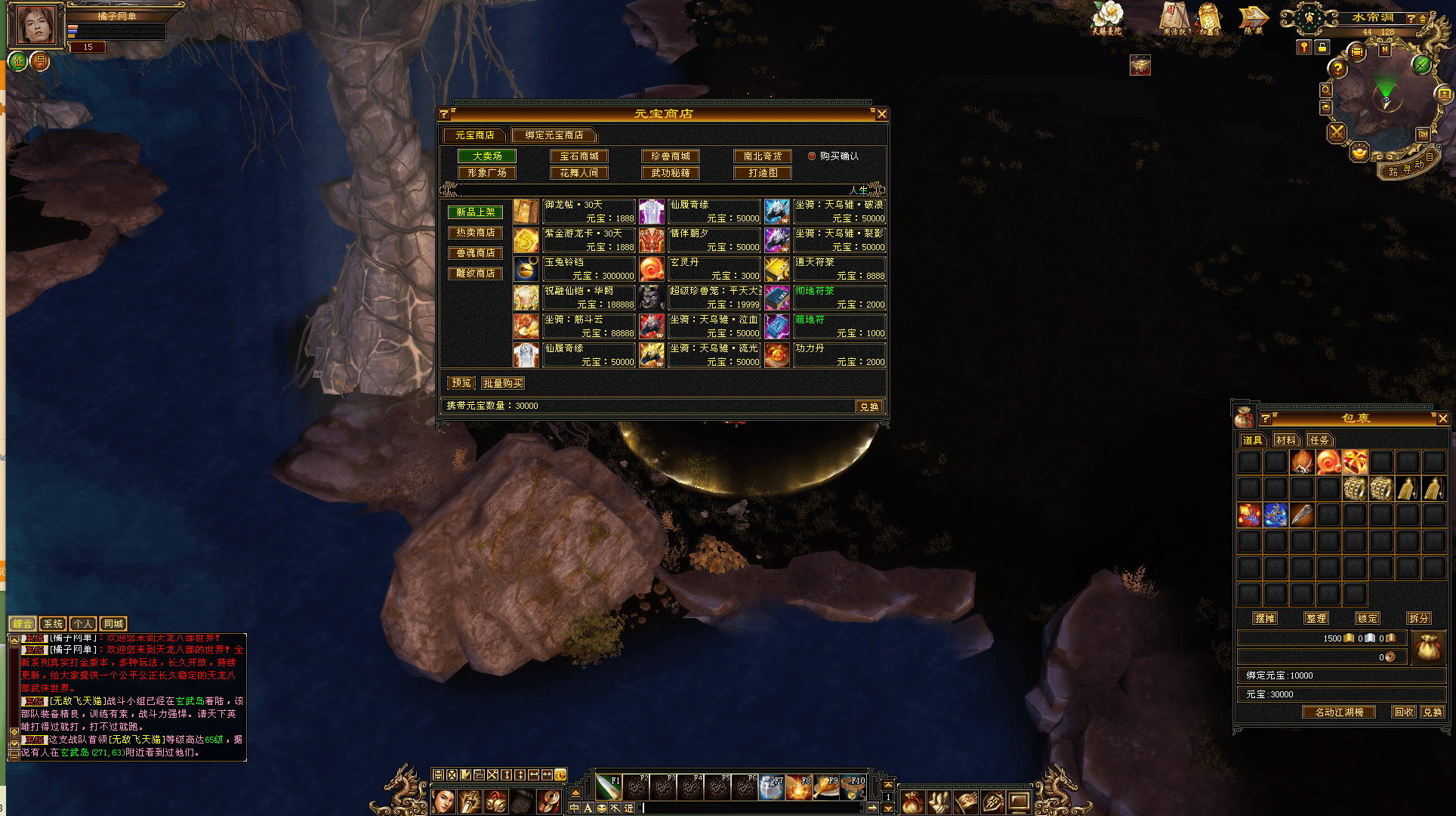Sort the bag with 整理

[x=1316, y=618]
